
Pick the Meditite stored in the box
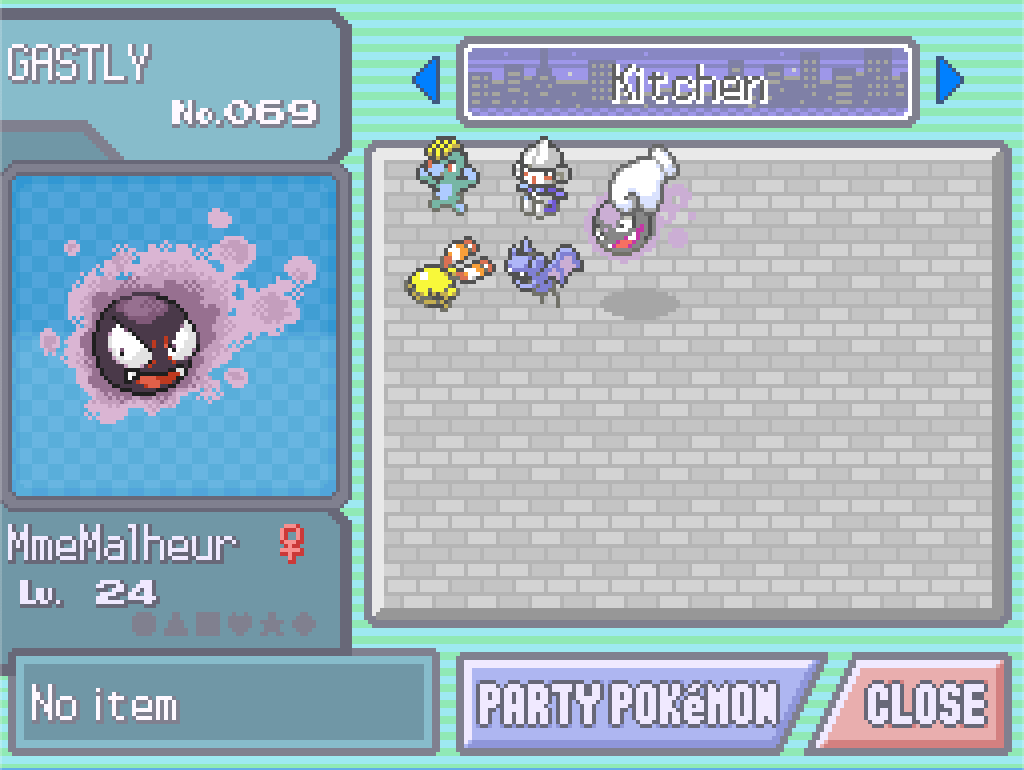tap(539, 180)
